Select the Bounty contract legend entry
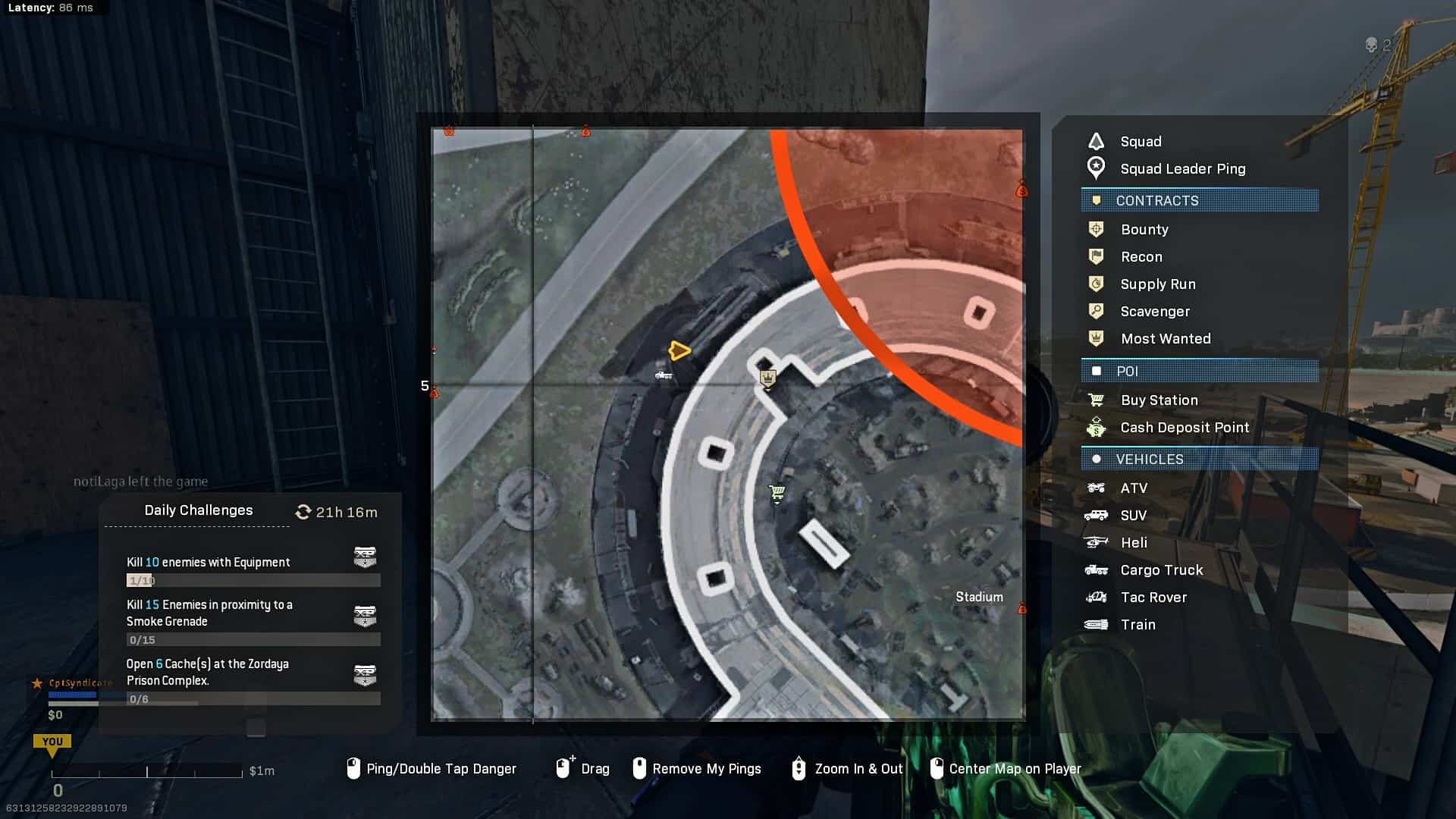The image size is (1456, 819). tap(1144, 230)
